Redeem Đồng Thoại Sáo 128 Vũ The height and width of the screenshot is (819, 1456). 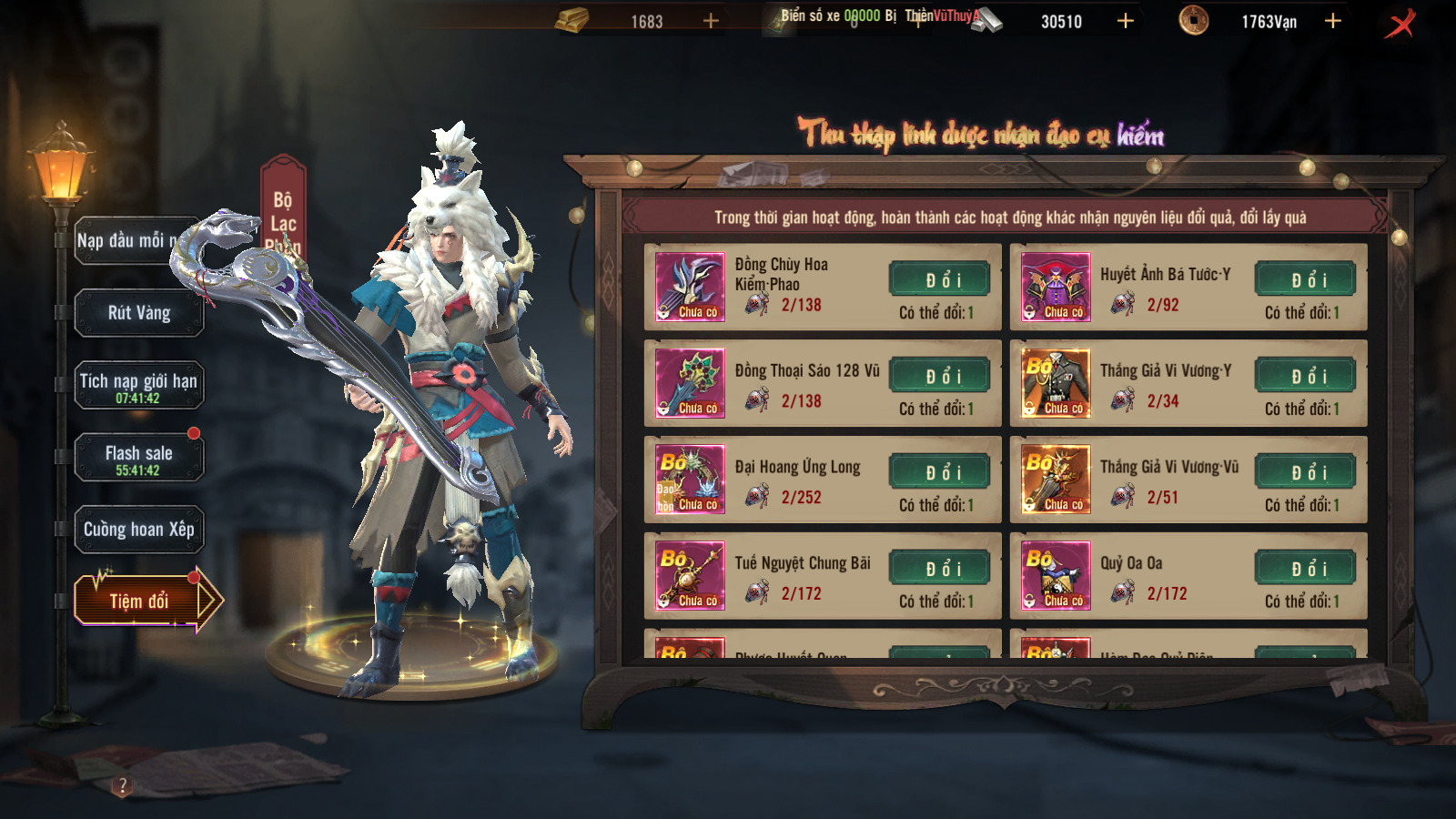(x=940, y=376)
